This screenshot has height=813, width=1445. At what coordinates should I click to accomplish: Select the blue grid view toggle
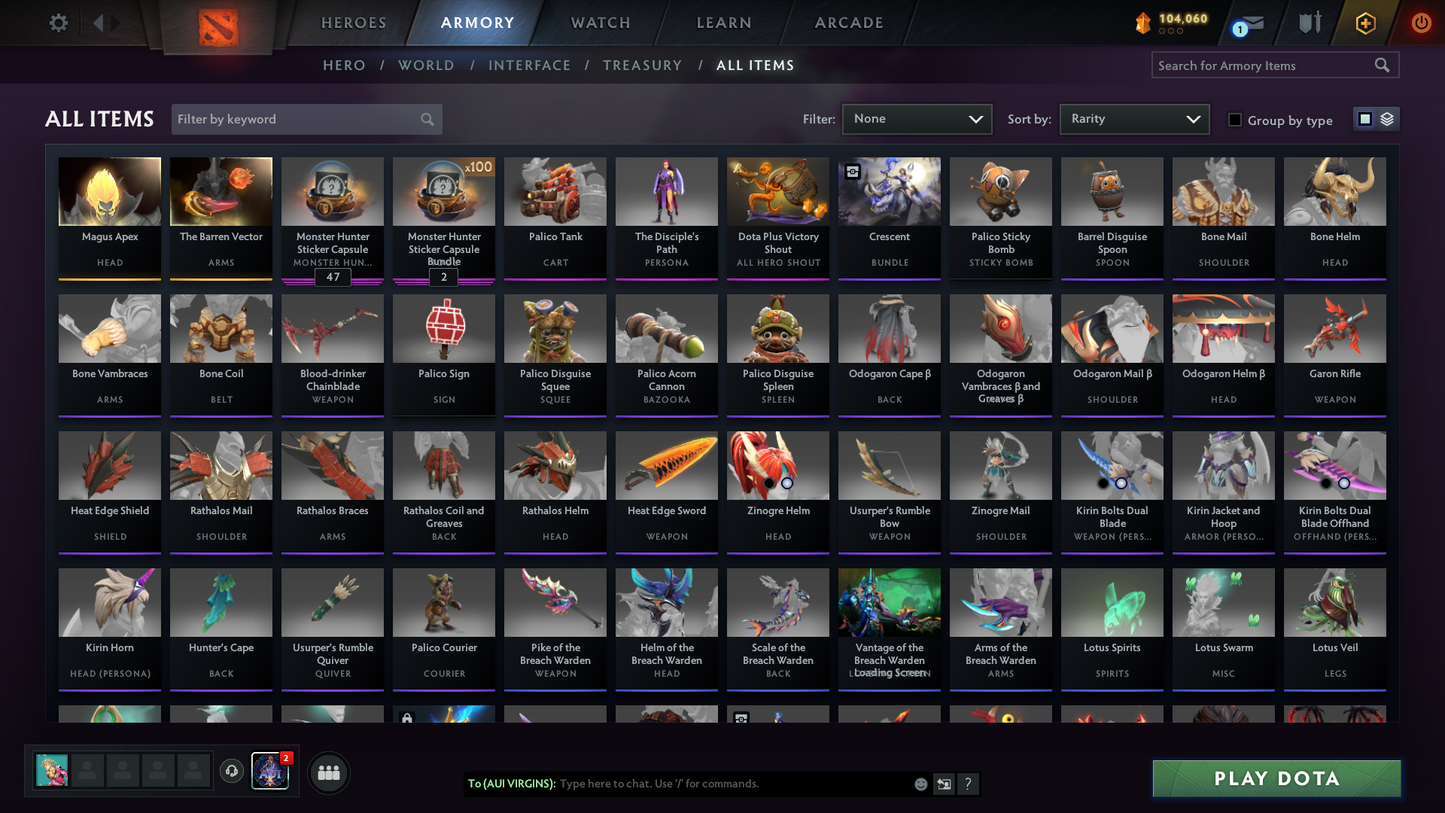[x=1364, y=118]
